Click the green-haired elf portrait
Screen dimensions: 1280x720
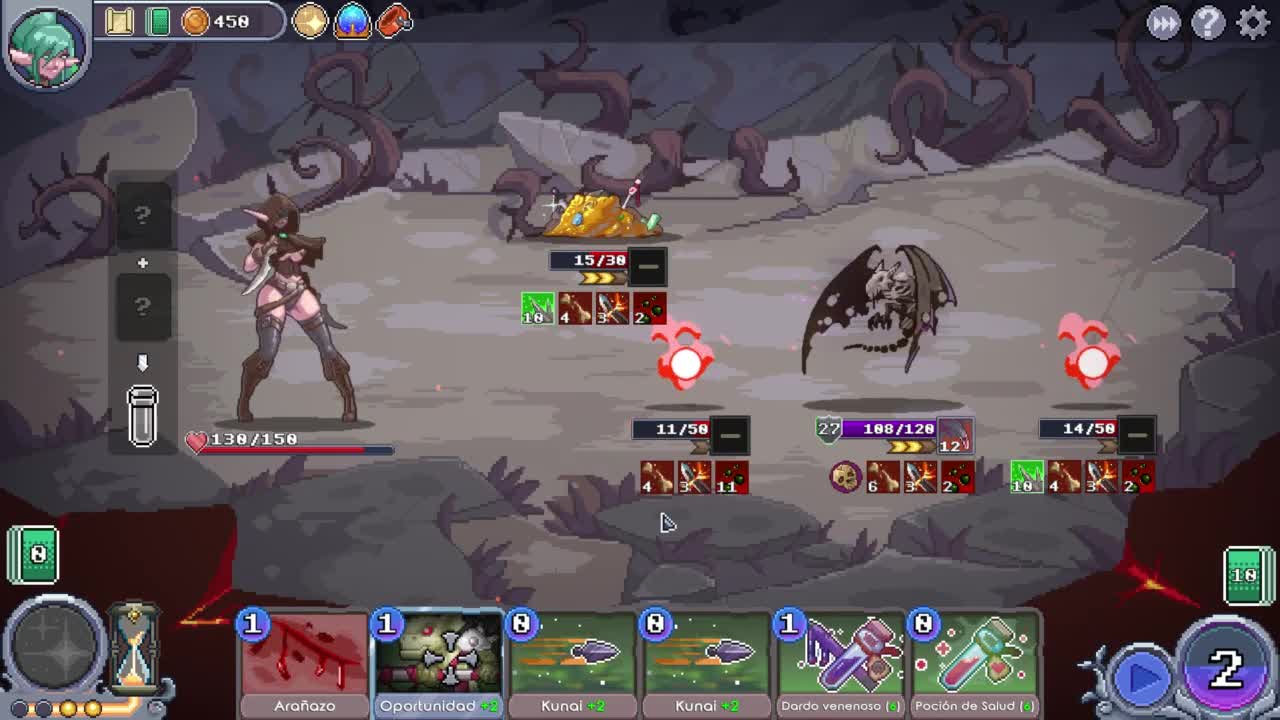tap(46, 45)
